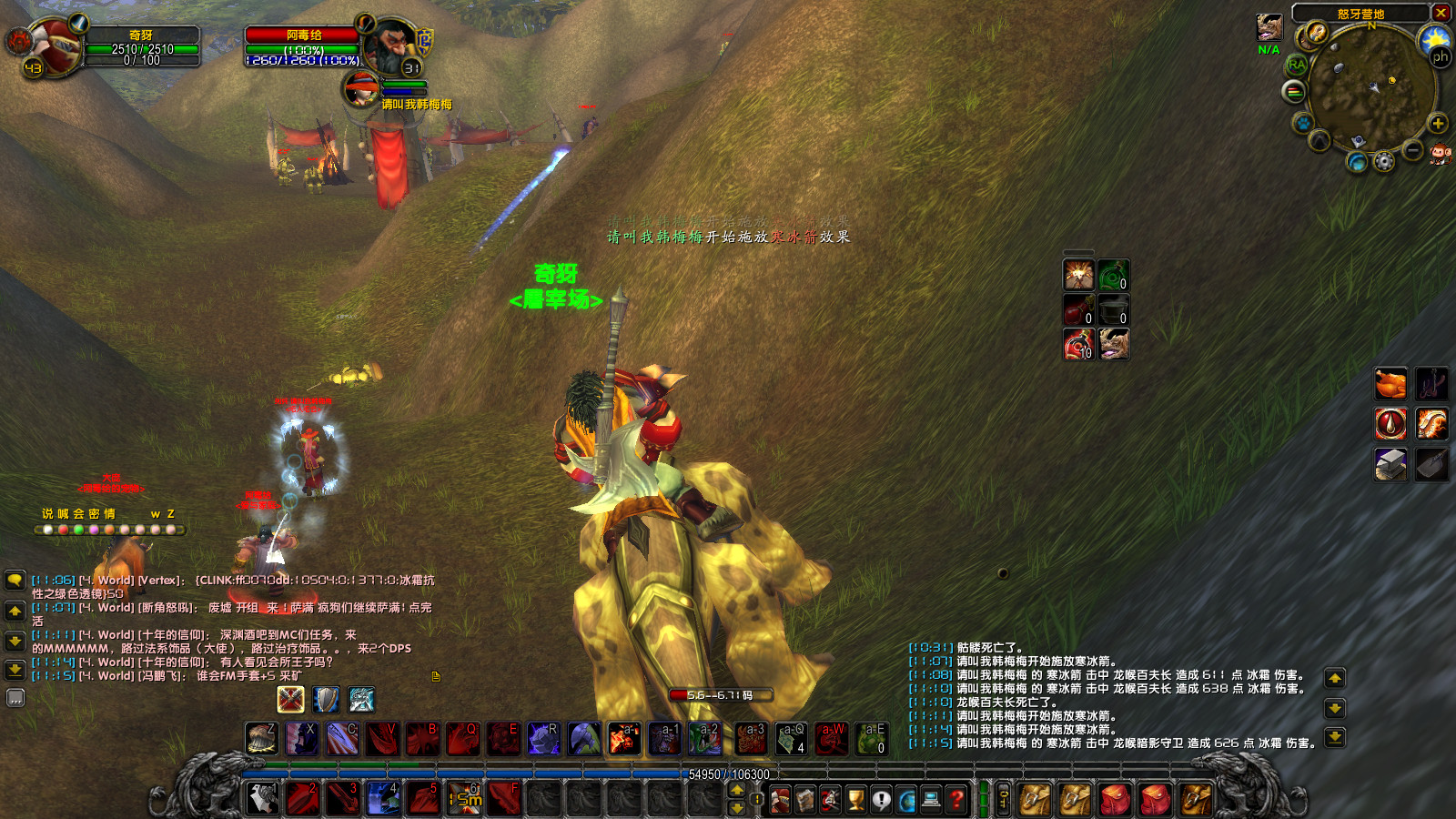The width and height of the screenshot is (1456, 819).
Task: Use the action slot showing 15m cooldown
Action: (x=465, y=798)
